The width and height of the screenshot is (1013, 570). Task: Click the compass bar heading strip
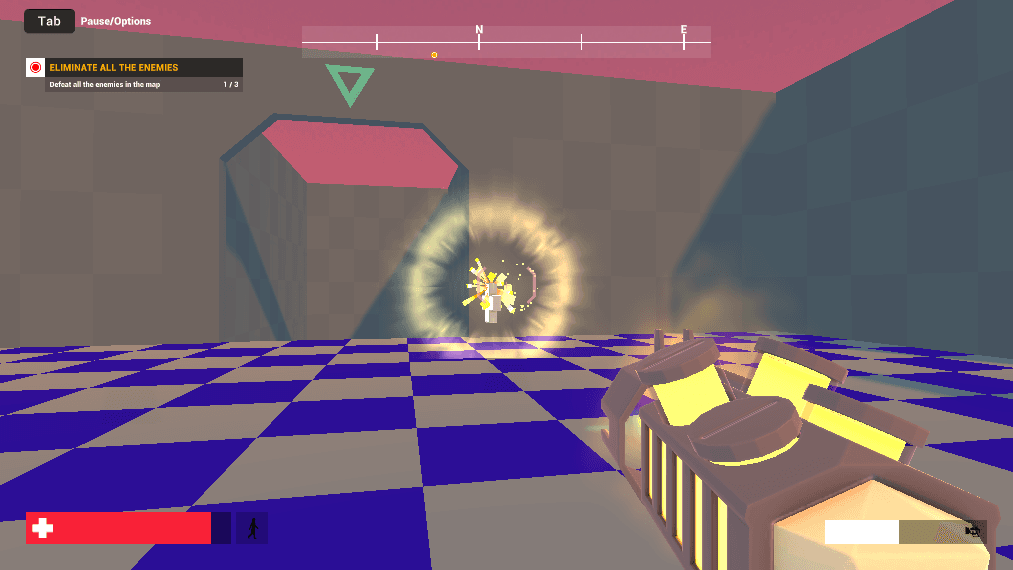tap(506, 42)
